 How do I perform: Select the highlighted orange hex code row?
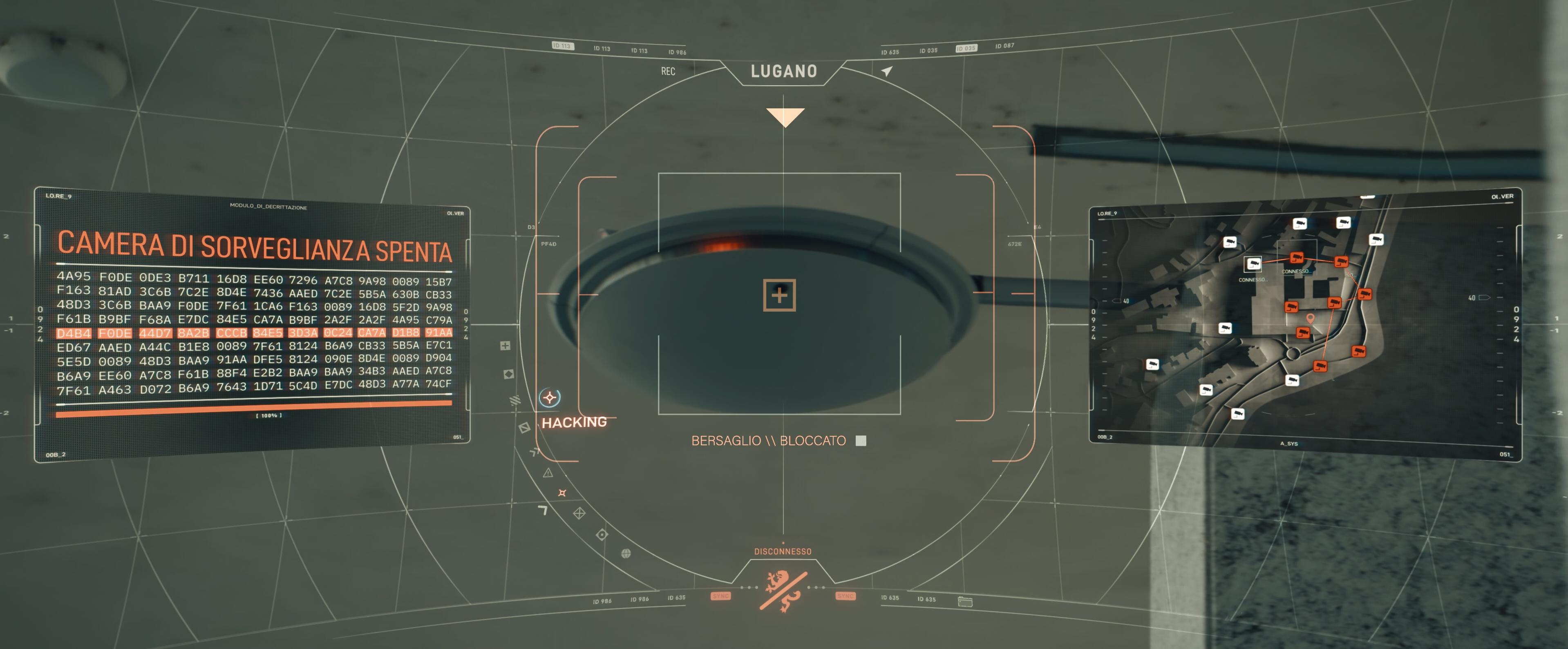pos(254,333)
